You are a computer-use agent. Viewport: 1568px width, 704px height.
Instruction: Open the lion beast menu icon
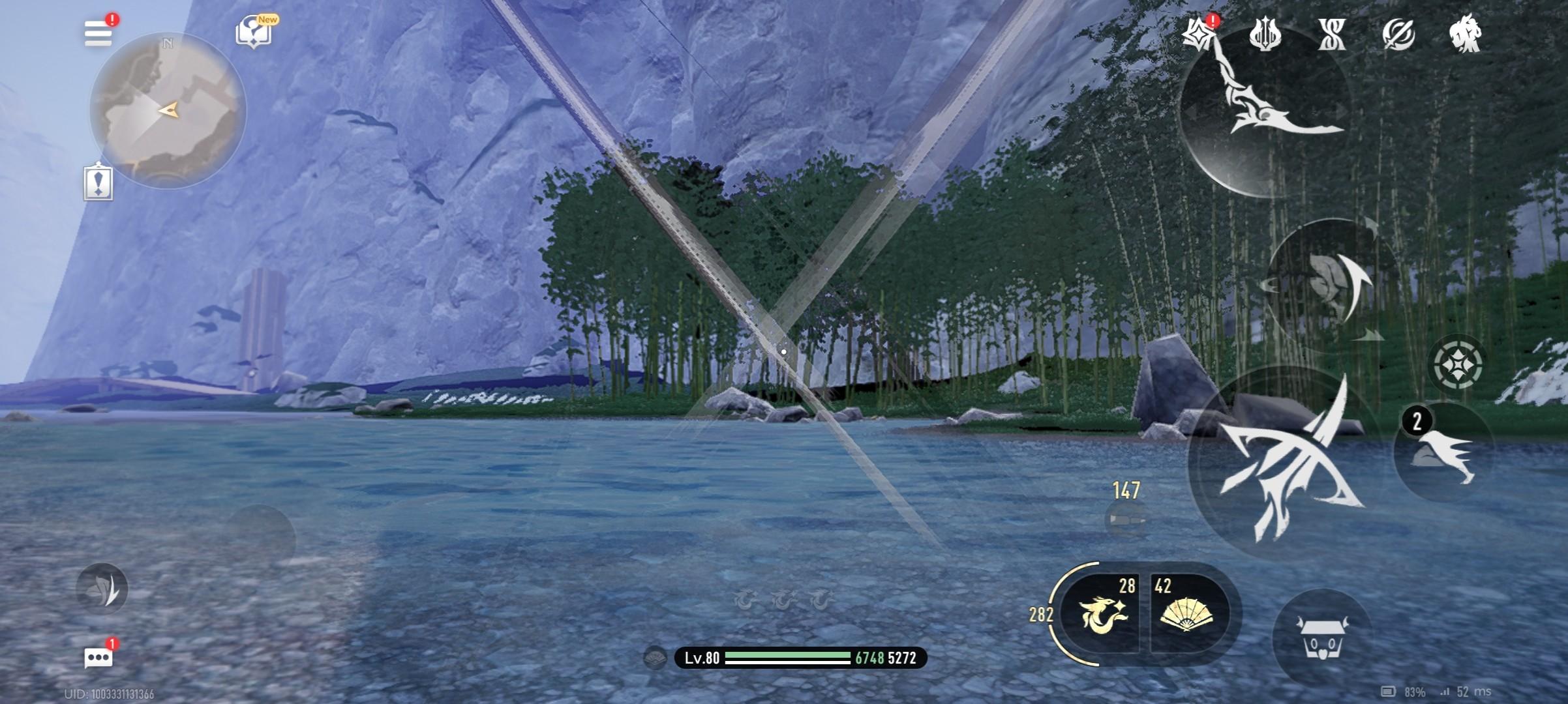(x=1465, y=34)
